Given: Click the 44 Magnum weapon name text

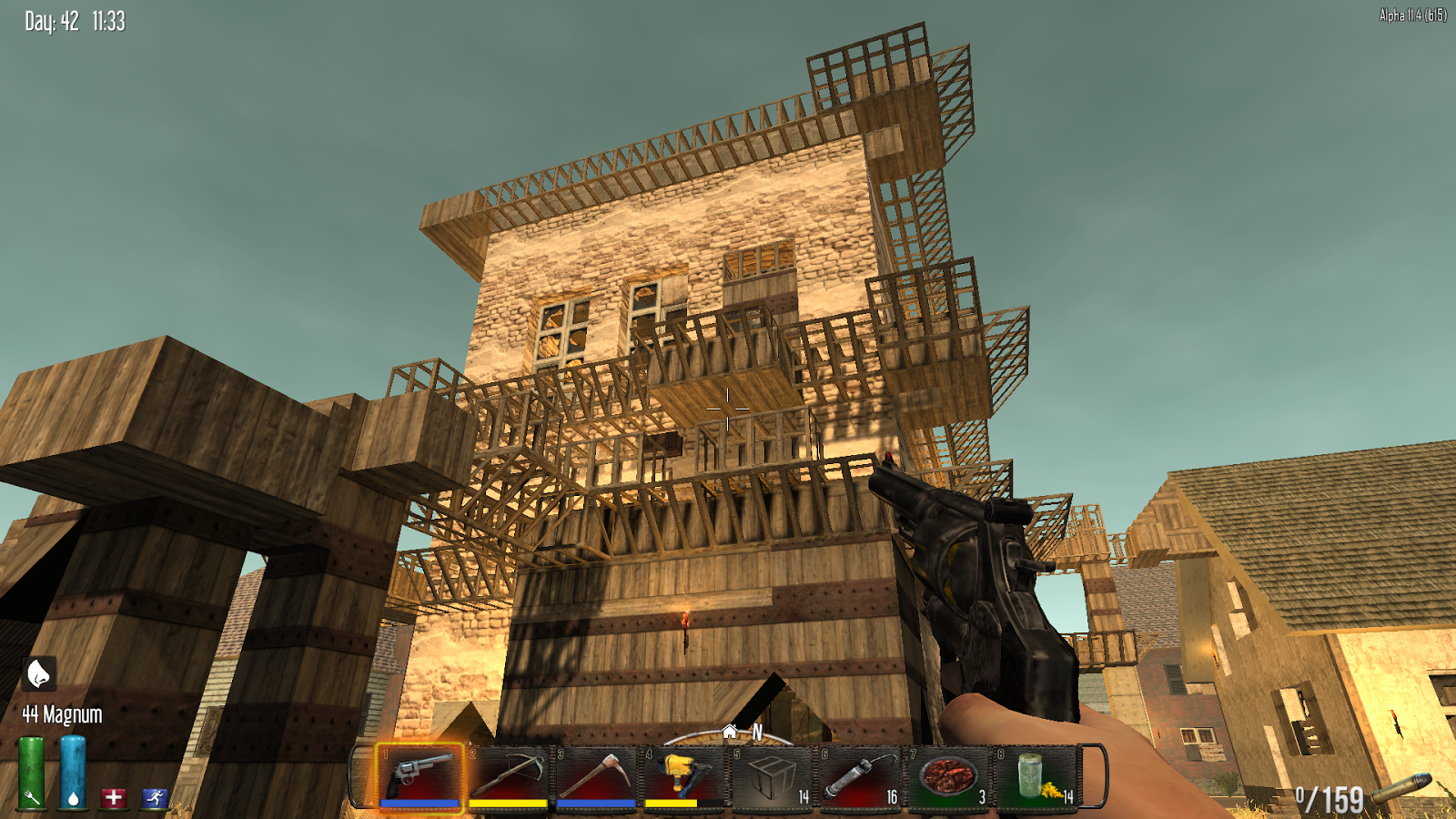Looking at the screenshot, I should (x=63, y=715).
